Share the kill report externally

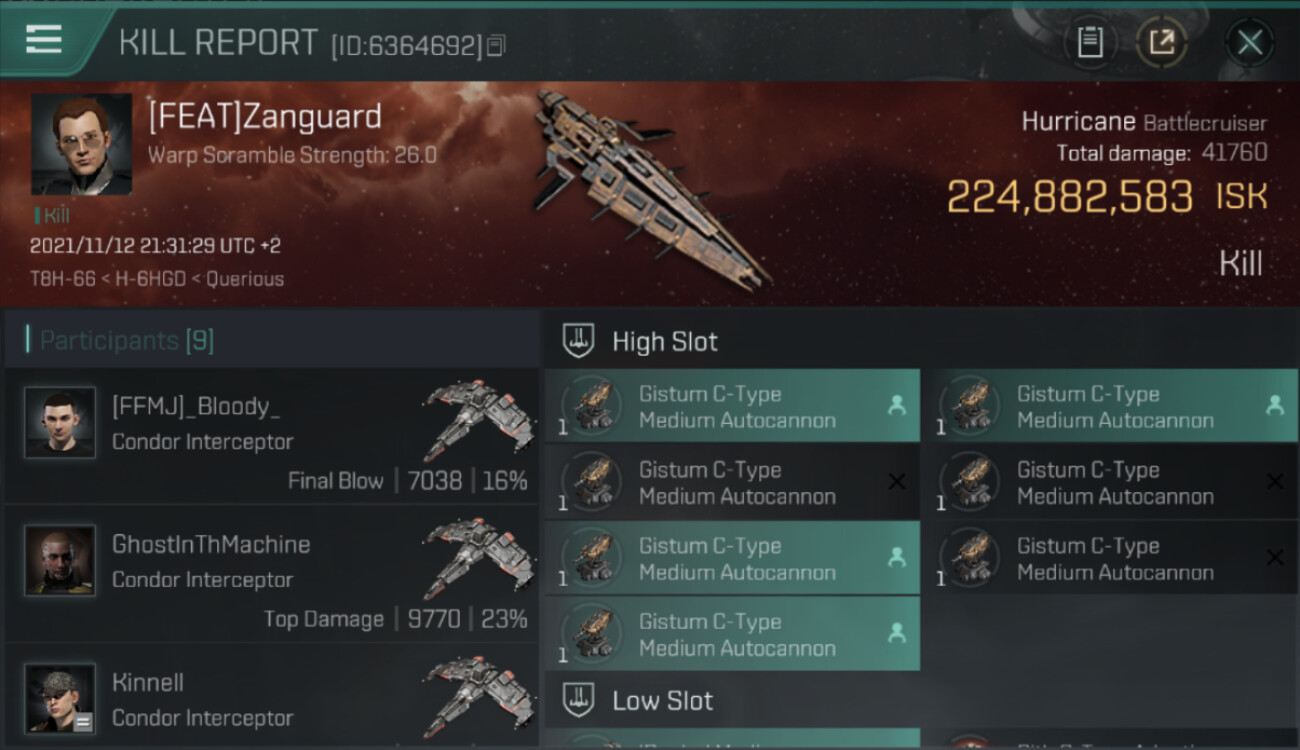1161,42
